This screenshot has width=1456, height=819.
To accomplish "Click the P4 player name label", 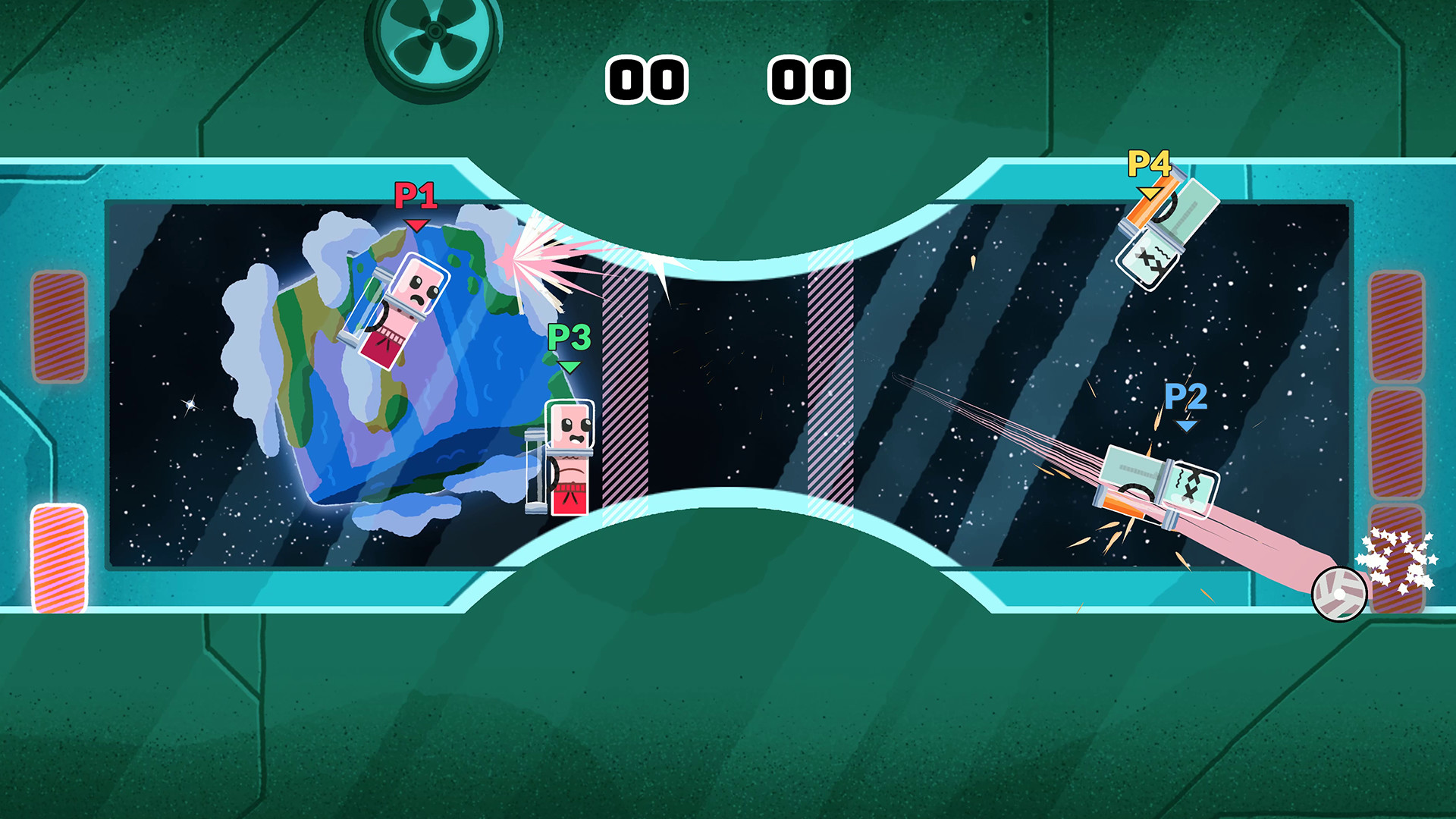I will [x=1147, y=163].
